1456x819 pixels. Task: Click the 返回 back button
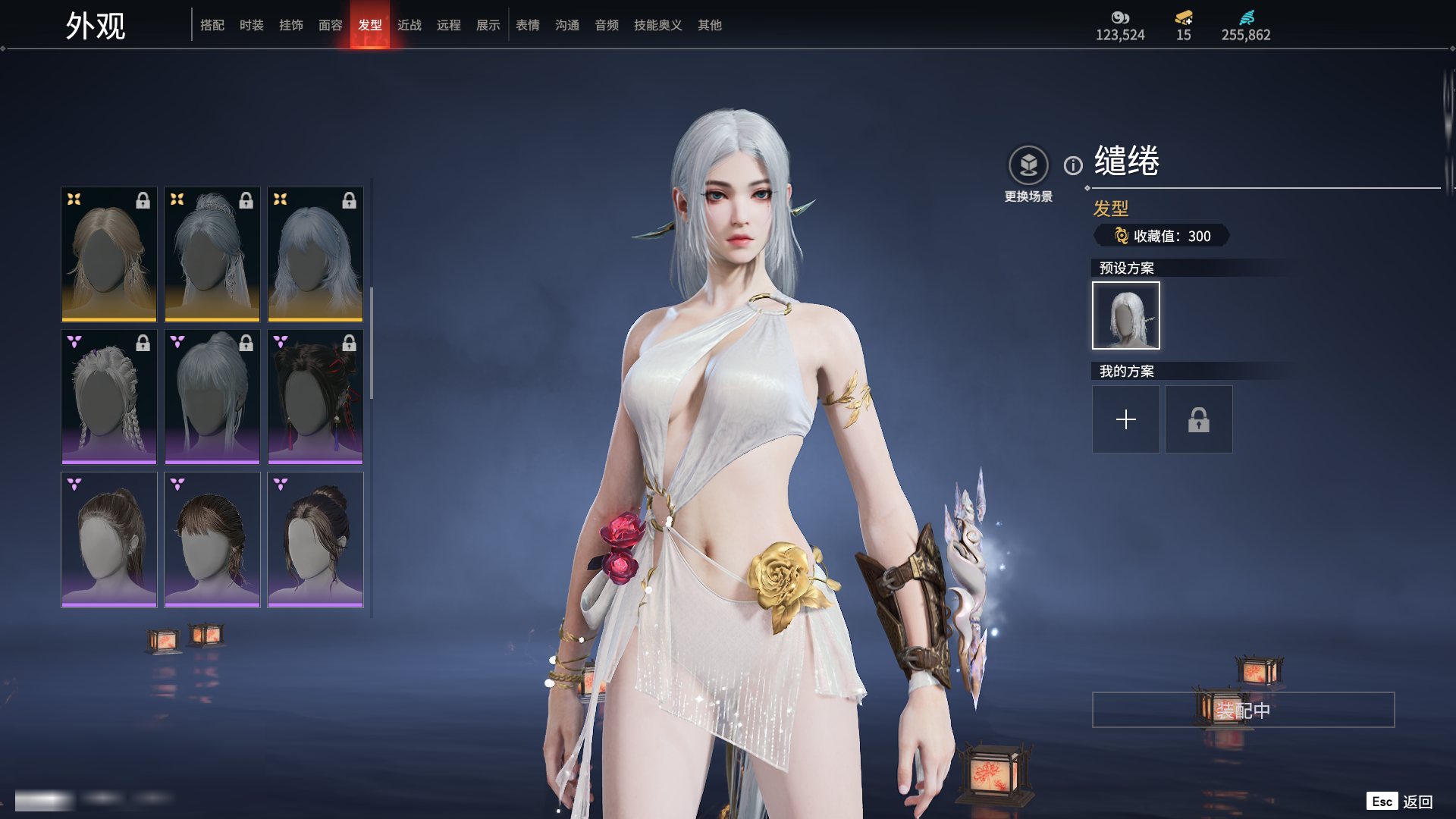point(1417,802)
